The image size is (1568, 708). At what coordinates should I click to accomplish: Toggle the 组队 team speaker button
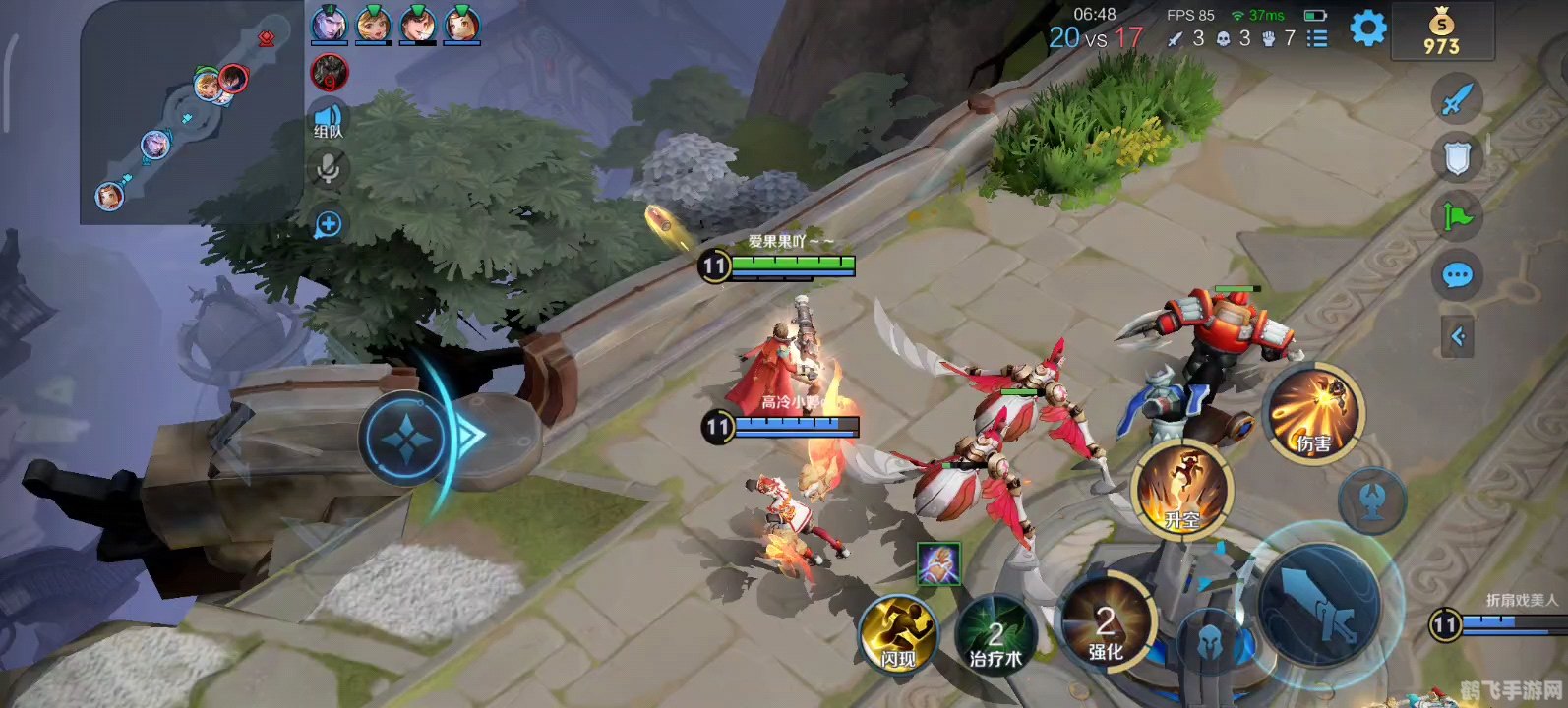point(329,119)
